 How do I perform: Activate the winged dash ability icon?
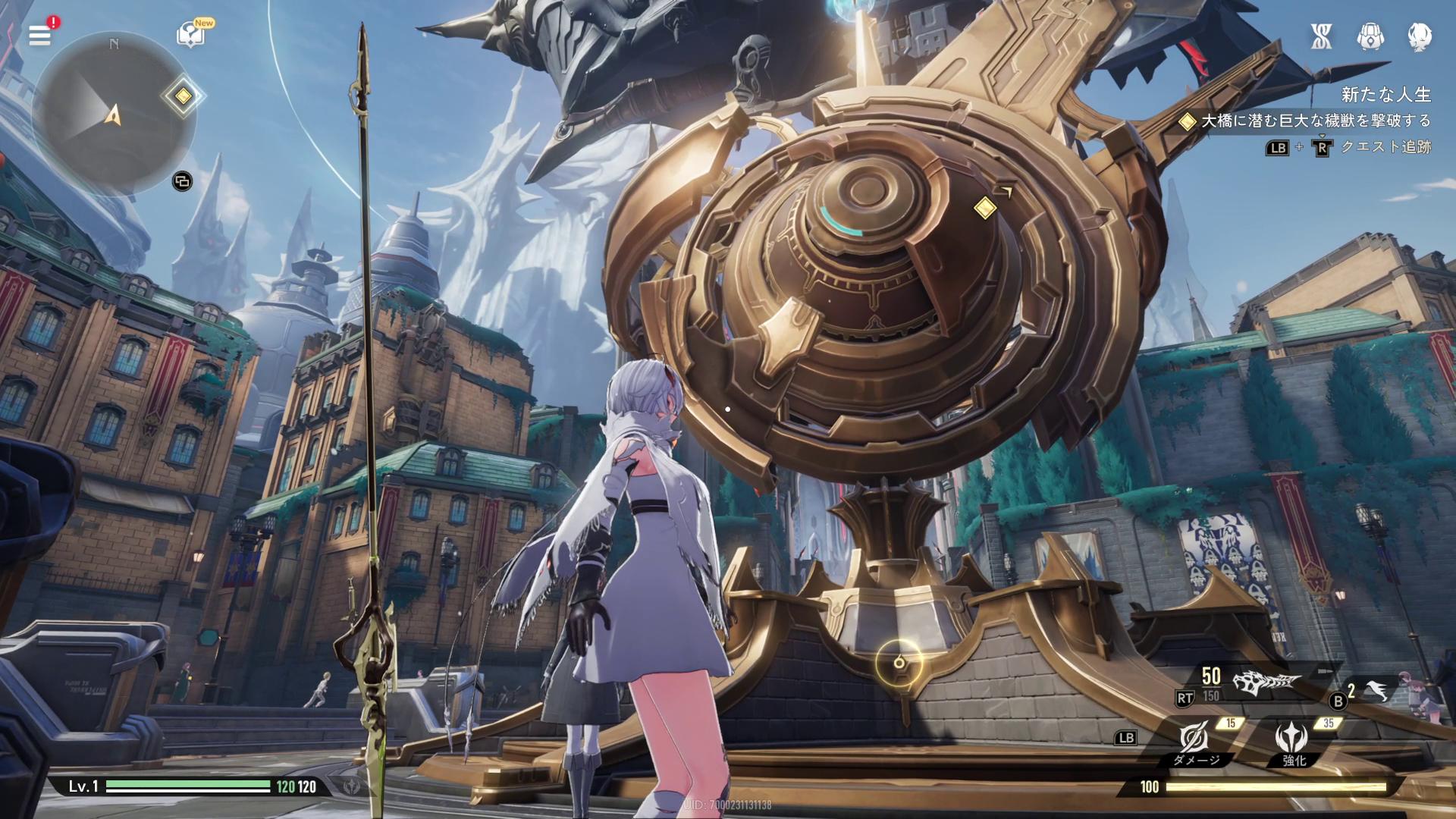pyautogui.click(x=1378, y=691)
